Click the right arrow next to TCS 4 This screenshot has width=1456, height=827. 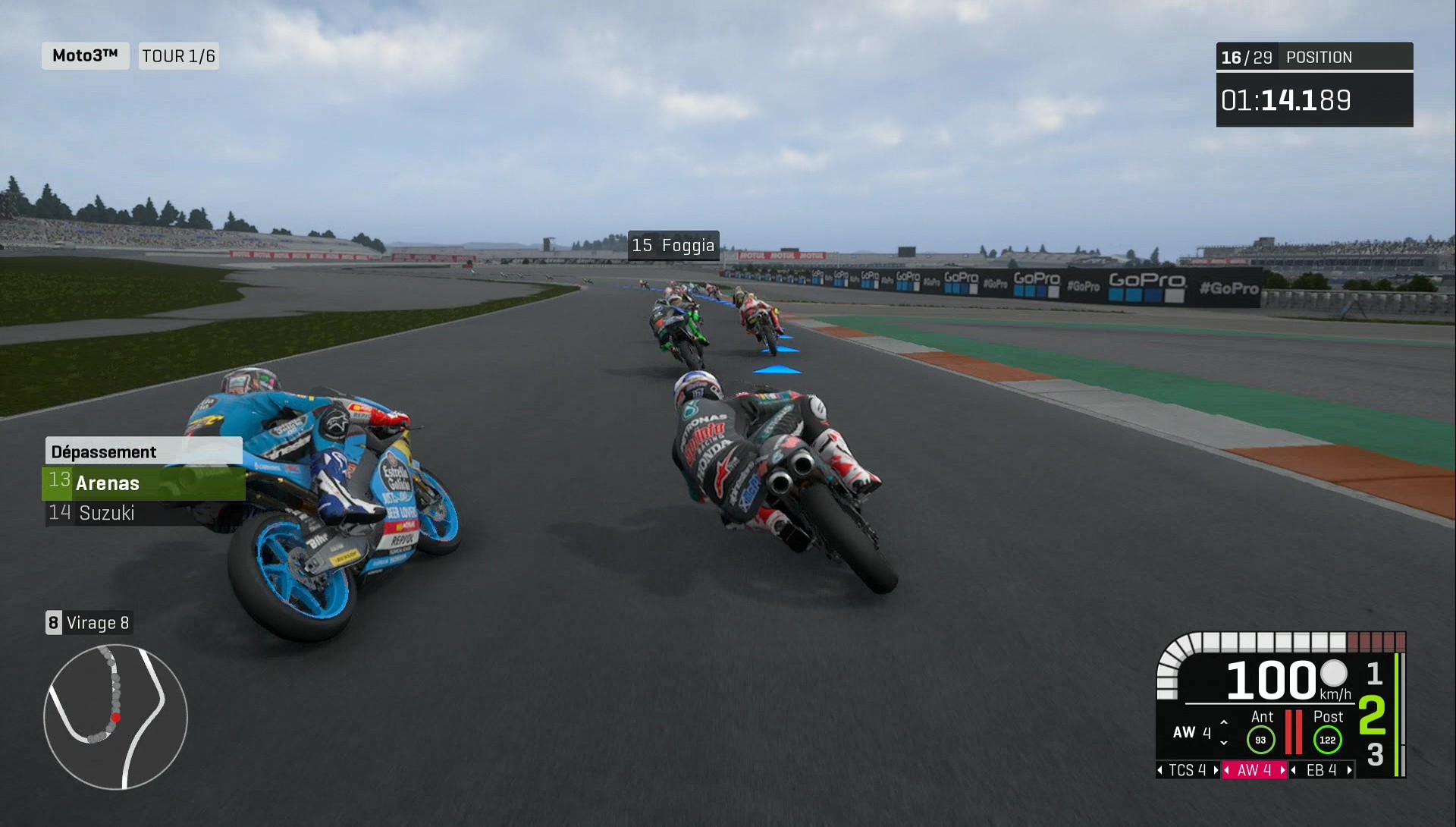point(1214,770)
